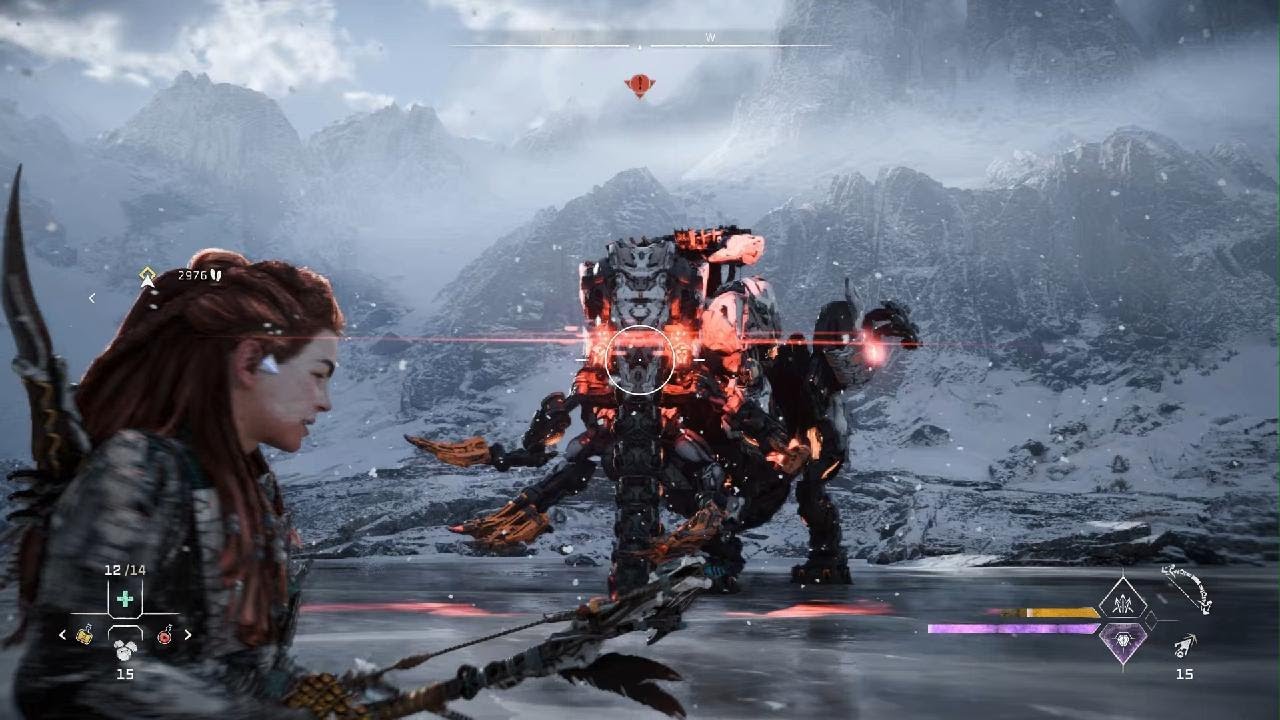1280x720 pixels.
Task: Select the green cross medicine slot
Action: pyautogui.click(x=124, y=599)
